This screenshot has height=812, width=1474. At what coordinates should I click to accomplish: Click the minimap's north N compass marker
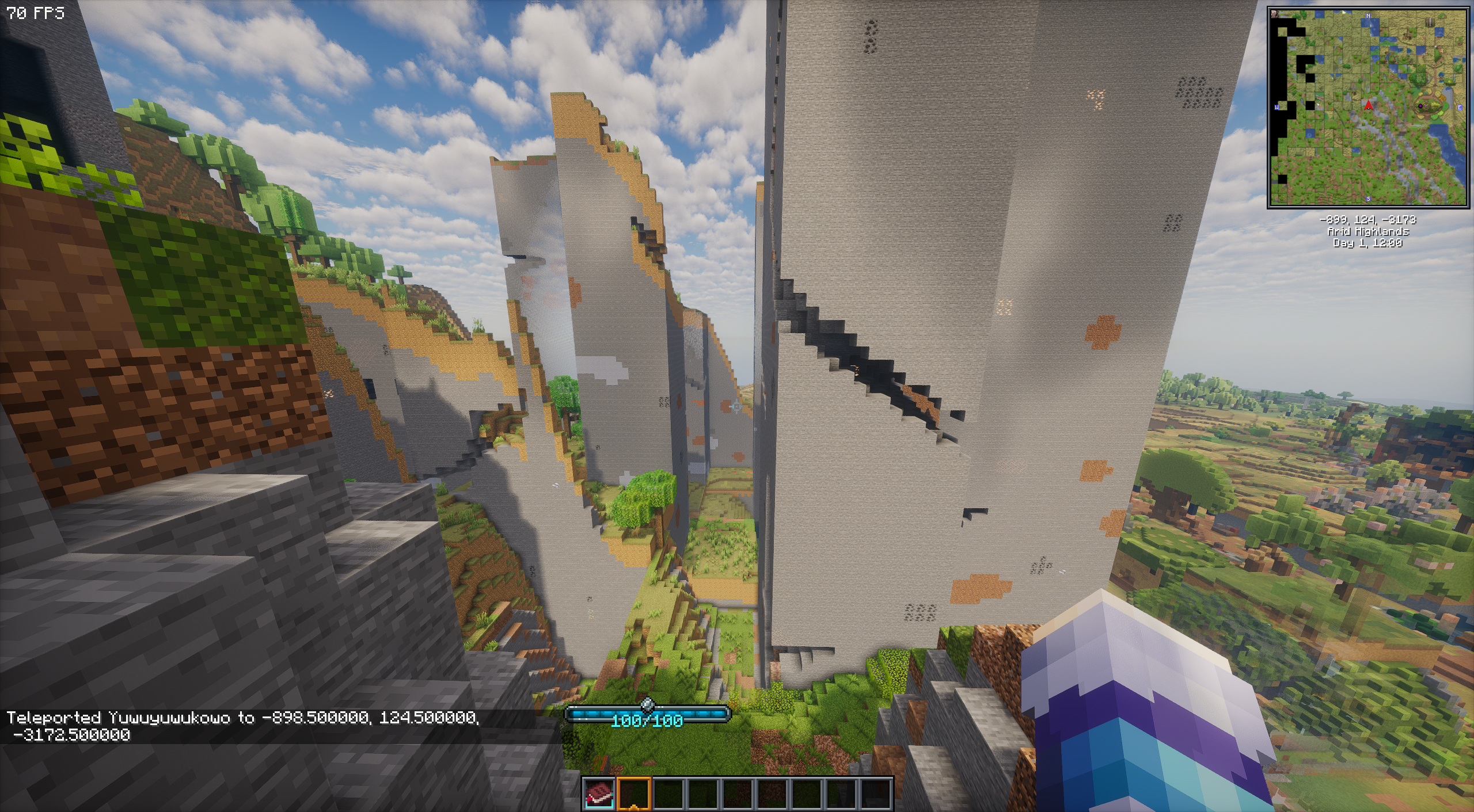tap(1368, 16)
